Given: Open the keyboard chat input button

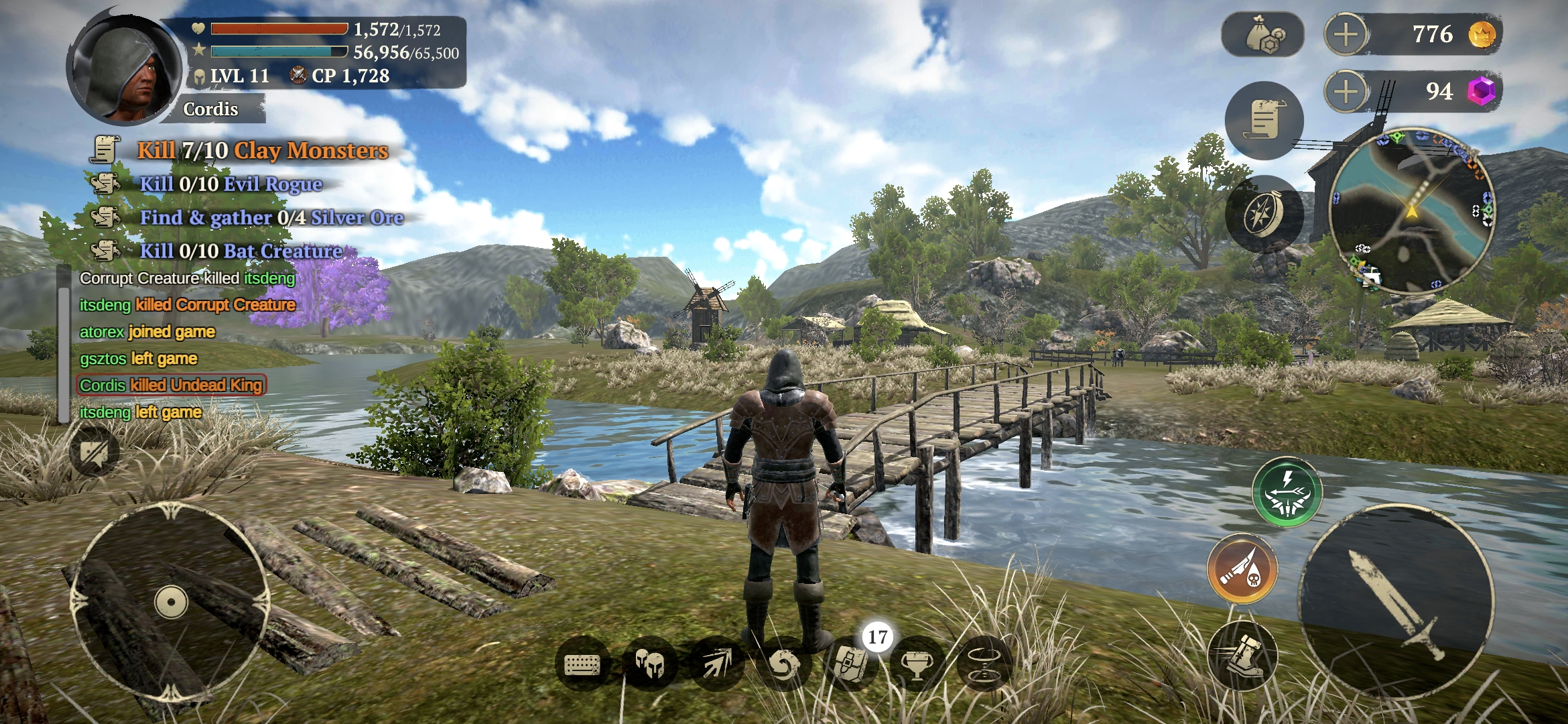Looking at the screenshot, I should (x=582, y=664).
